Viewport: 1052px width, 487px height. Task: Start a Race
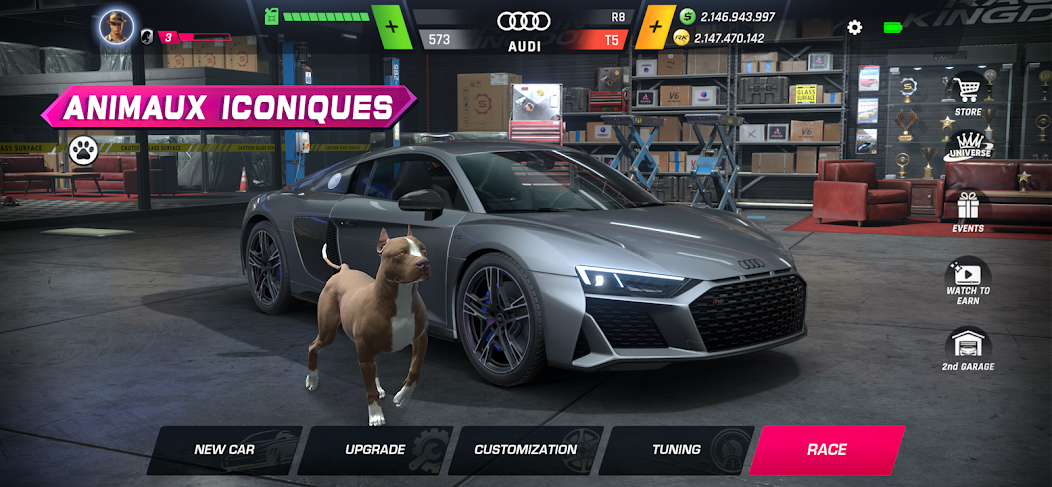827,450
